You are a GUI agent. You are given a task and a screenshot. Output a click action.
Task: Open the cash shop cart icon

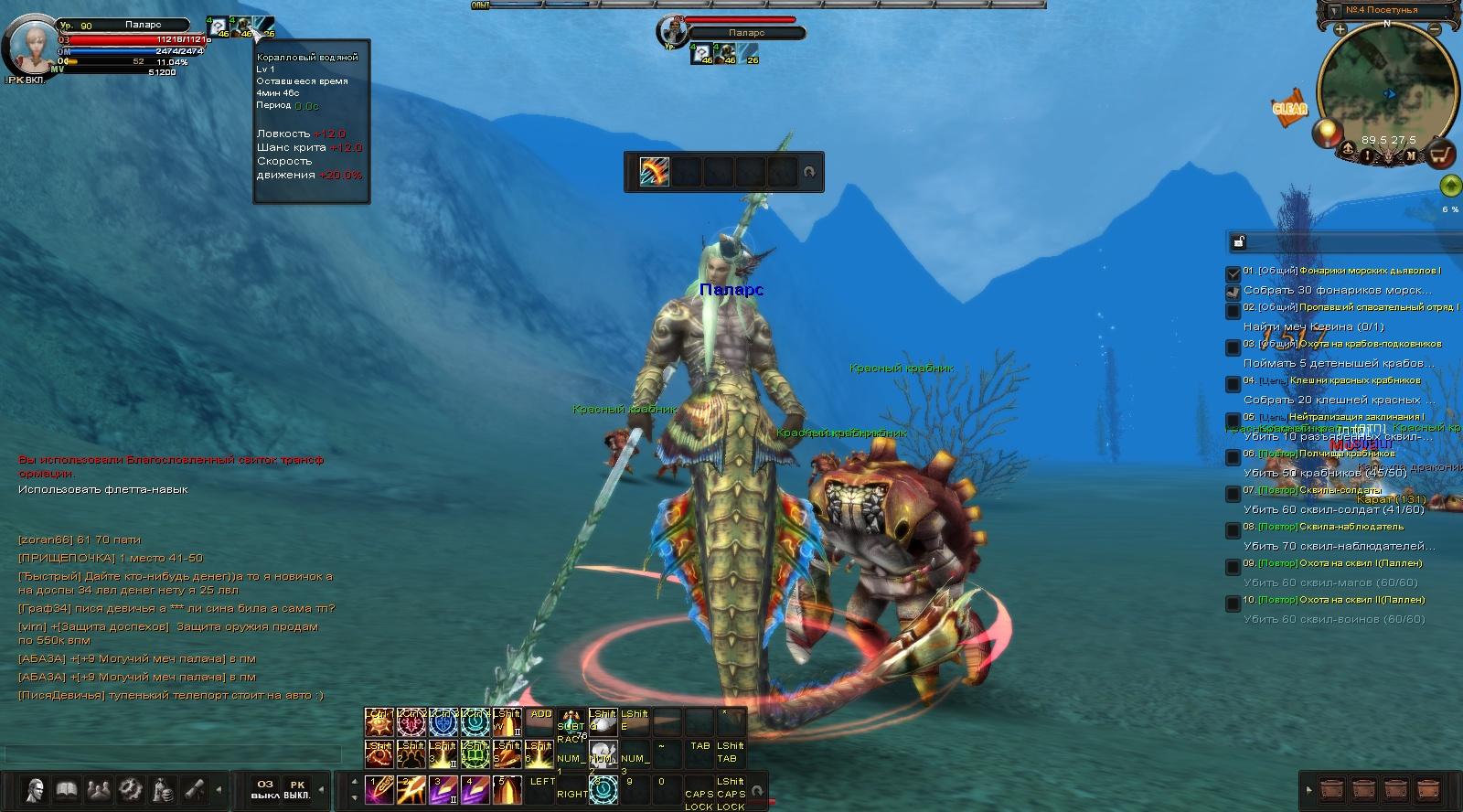(x=1442, y=155)
